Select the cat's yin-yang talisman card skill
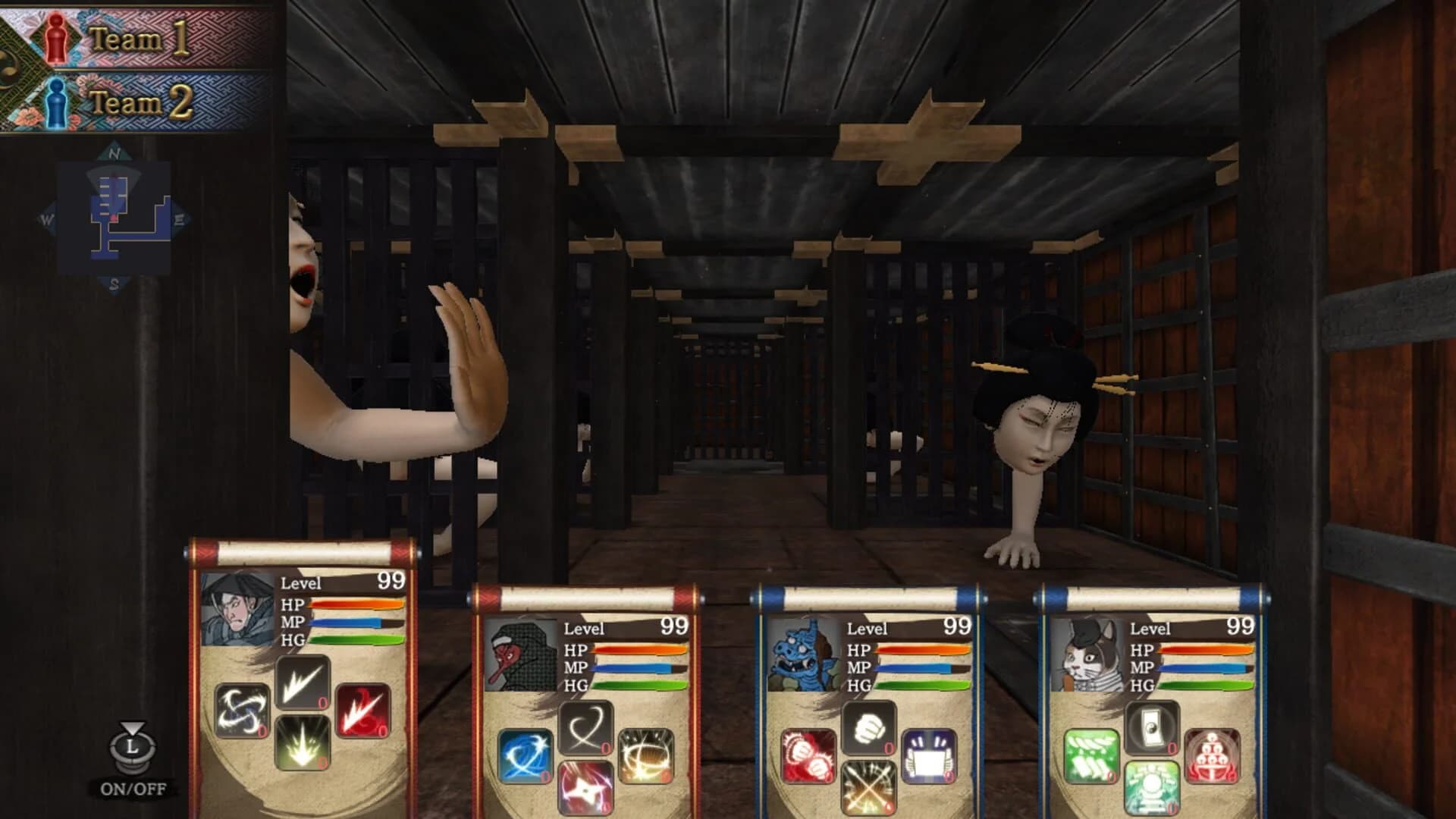This screenshot has height=819, width=1456. click(1153, 726)
